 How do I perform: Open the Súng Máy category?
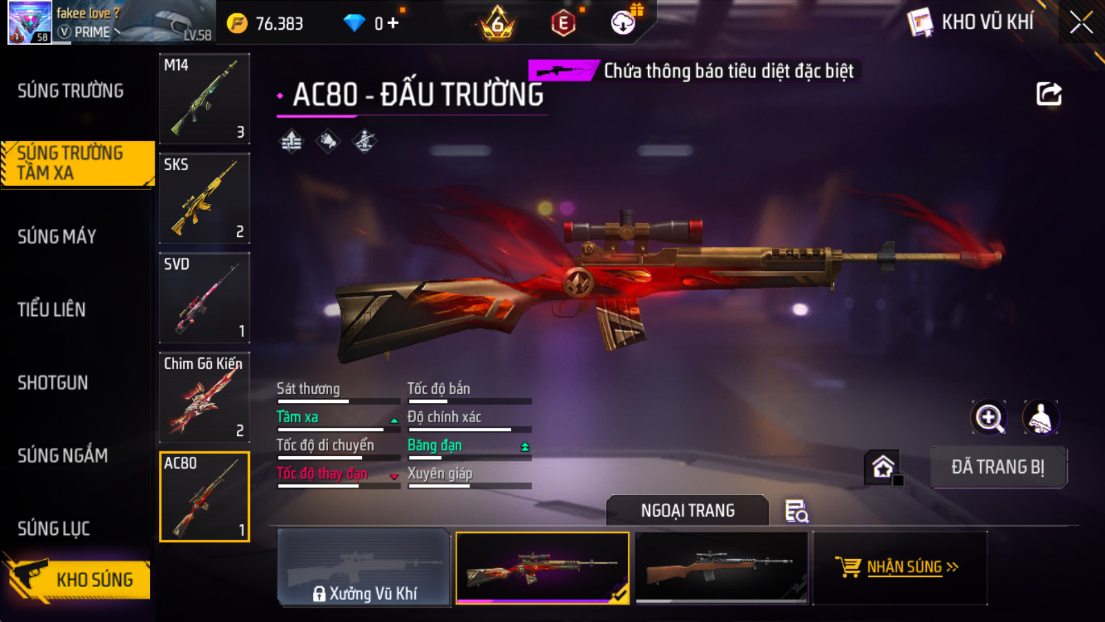click(57, 237)
